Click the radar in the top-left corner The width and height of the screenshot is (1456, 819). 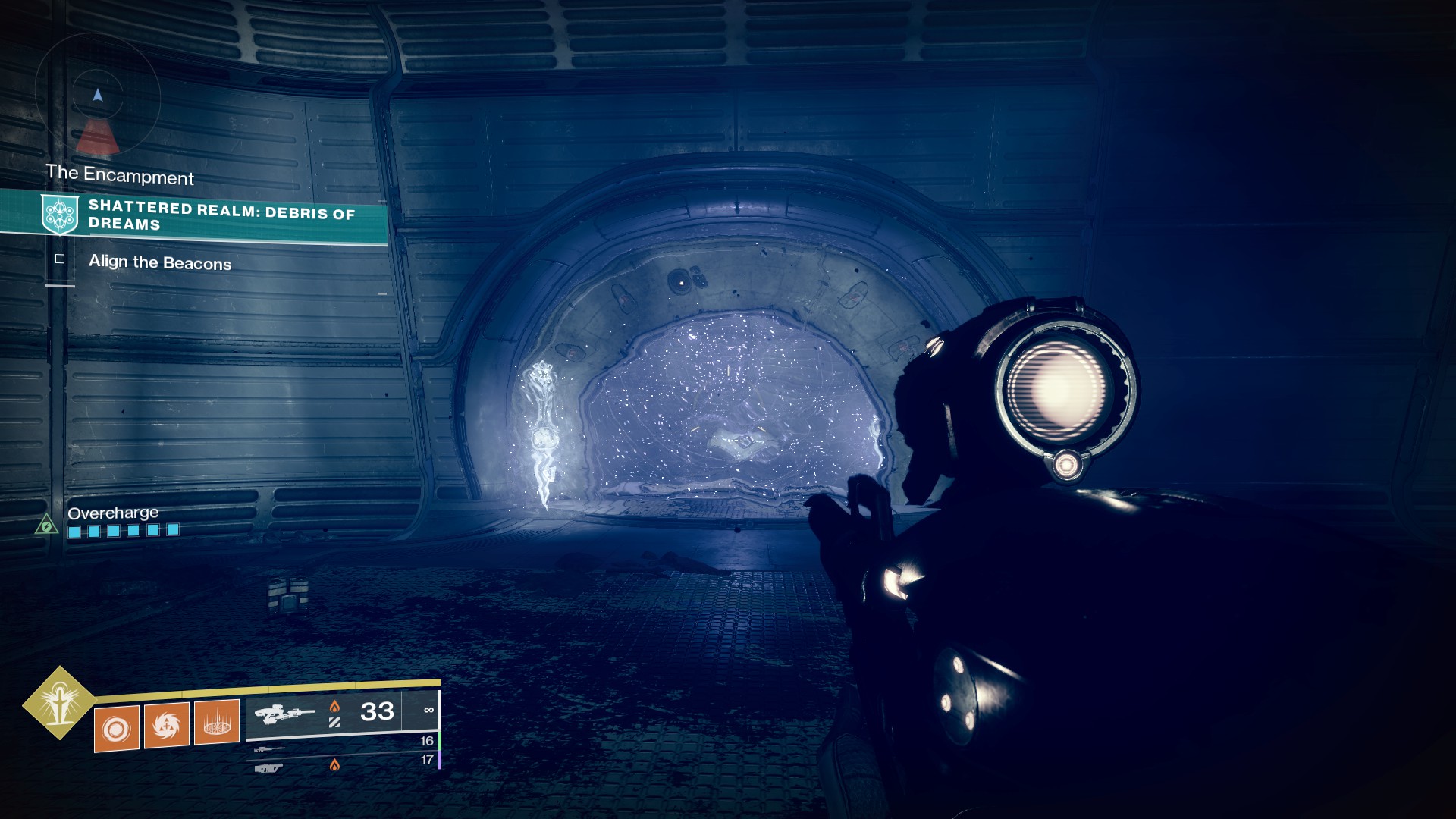[x=97, y=95]
